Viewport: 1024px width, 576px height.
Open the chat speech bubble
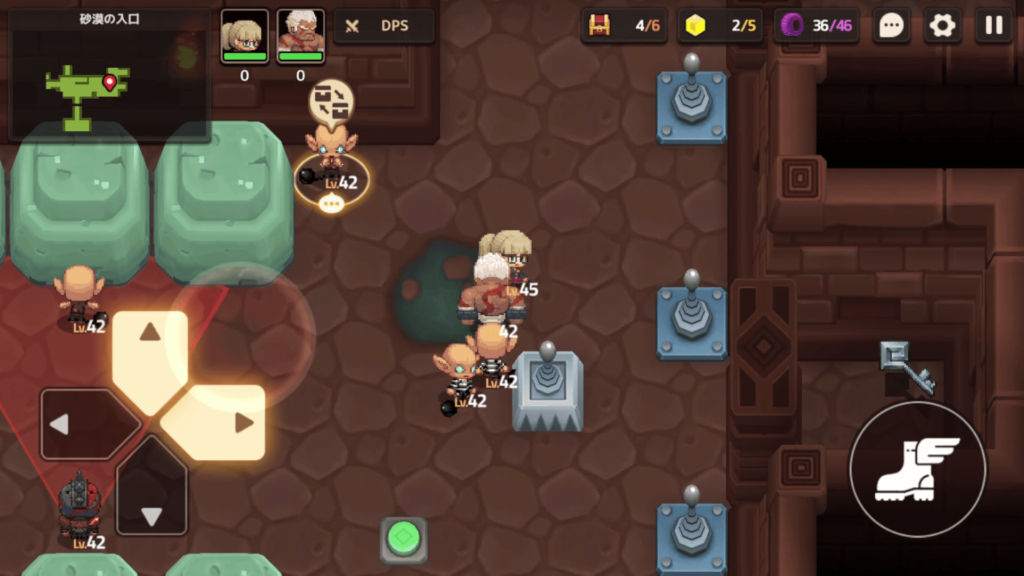[891, 26]
